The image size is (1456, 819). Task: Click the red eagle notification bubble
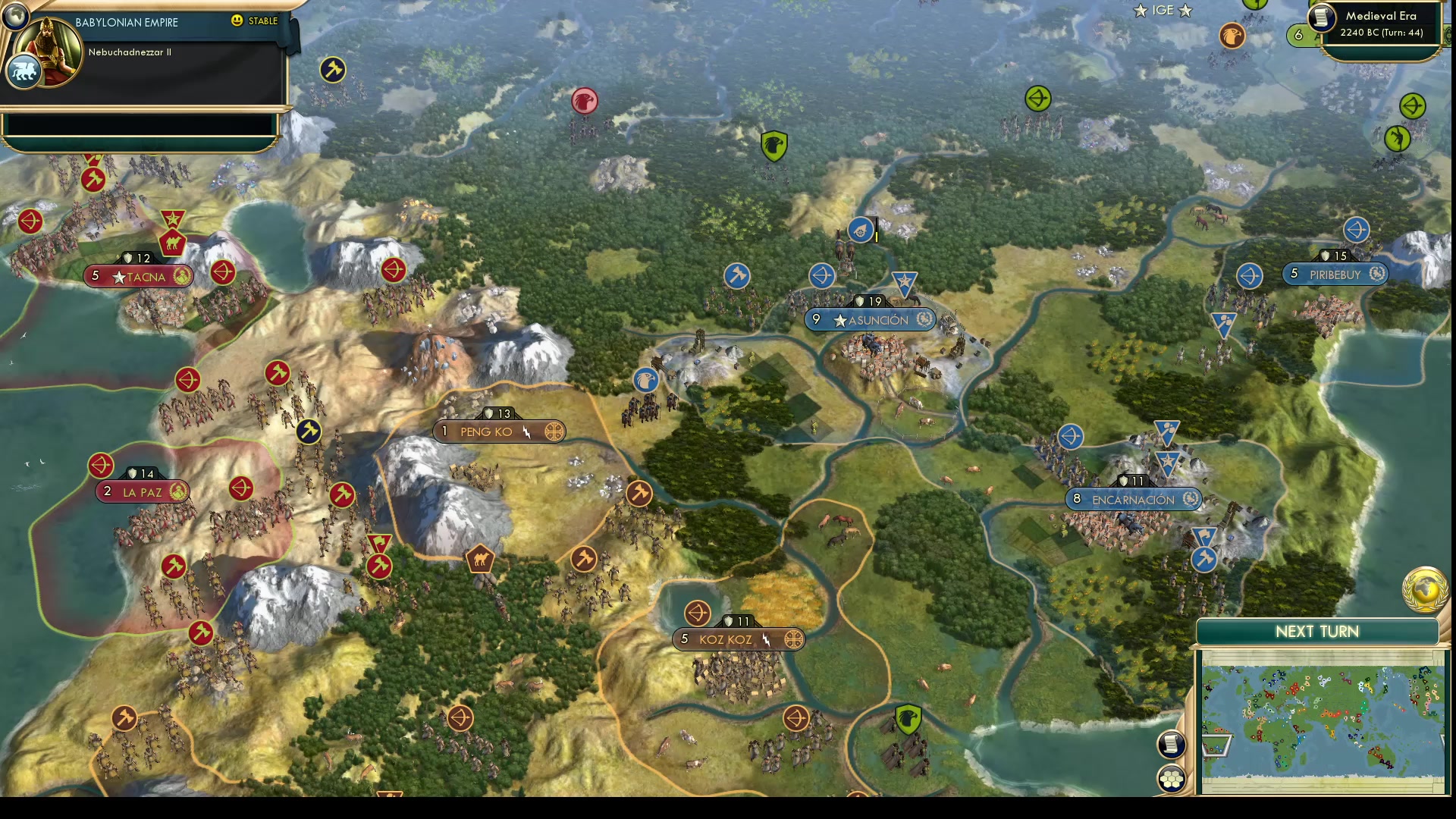[585, 100]
